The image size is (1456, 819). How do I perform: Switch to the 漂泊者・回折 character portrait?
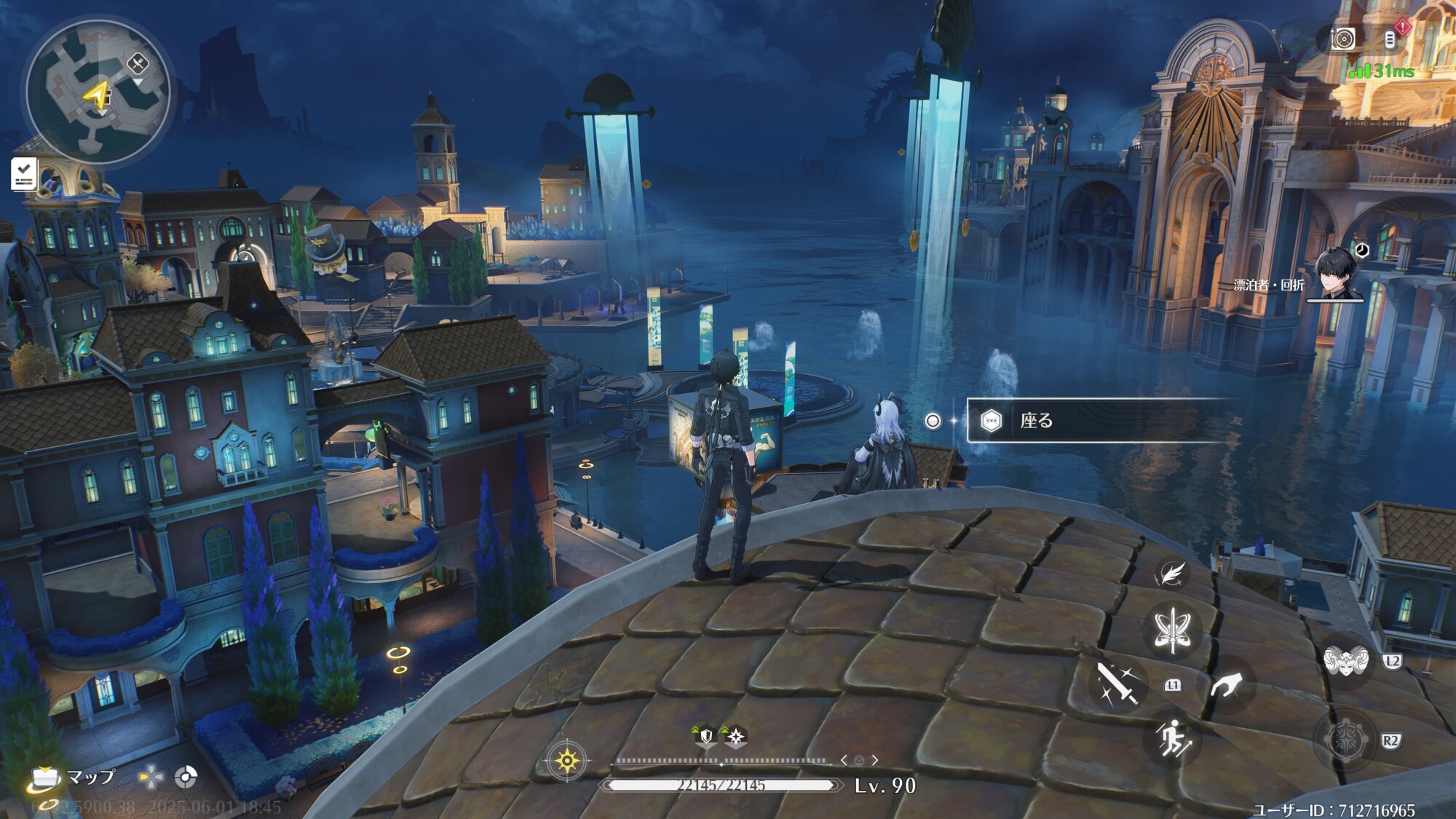1339,274
